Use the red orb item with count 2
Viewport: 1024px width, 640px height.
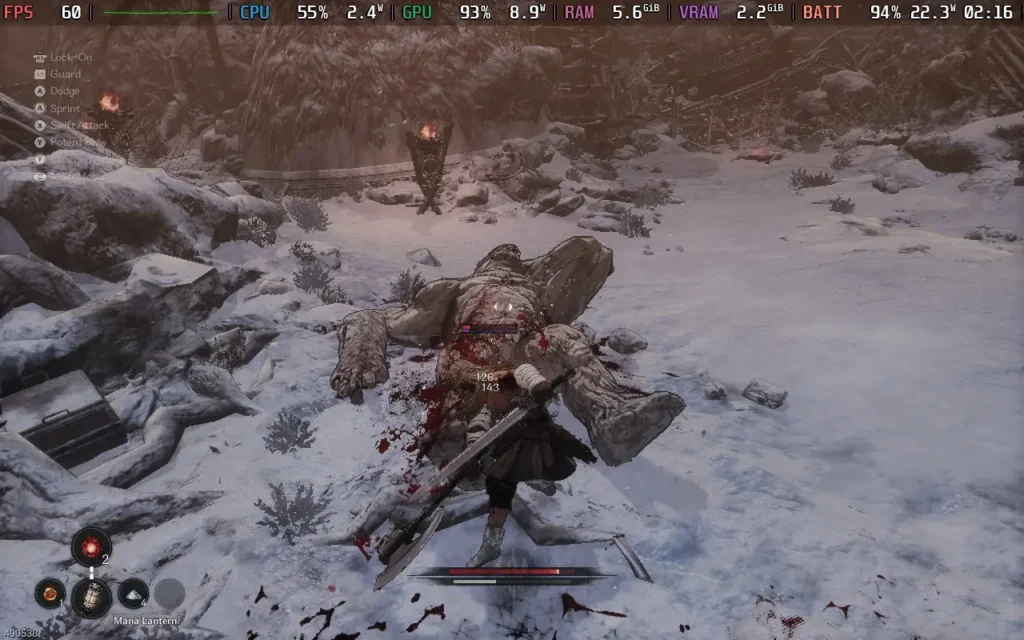click(x=91, y=546)
